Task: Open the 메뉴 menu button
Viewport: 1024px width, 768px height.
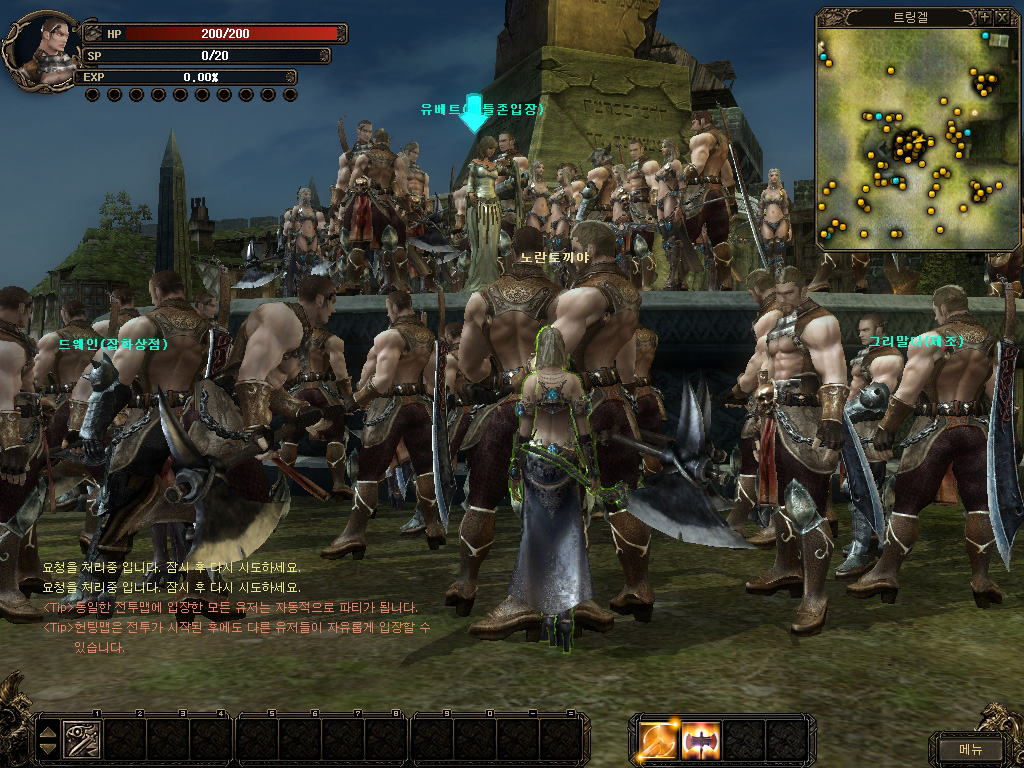Action: 970,748
